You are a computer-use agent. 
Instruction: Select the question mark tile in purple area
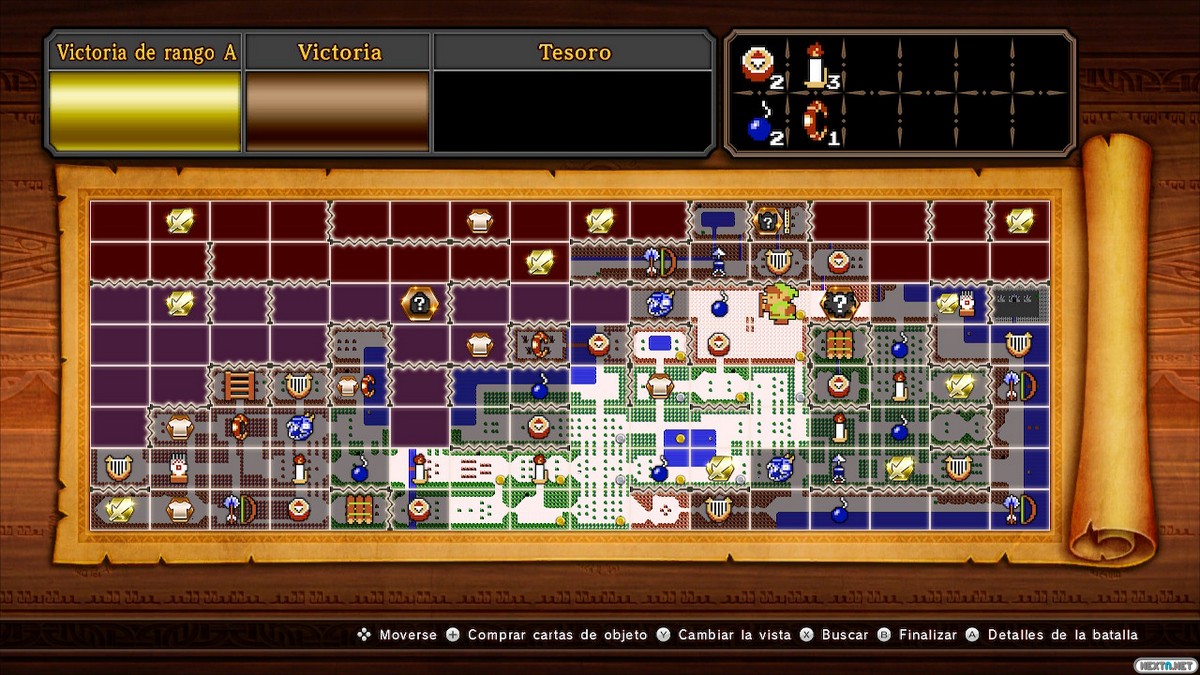click(419, 302)
